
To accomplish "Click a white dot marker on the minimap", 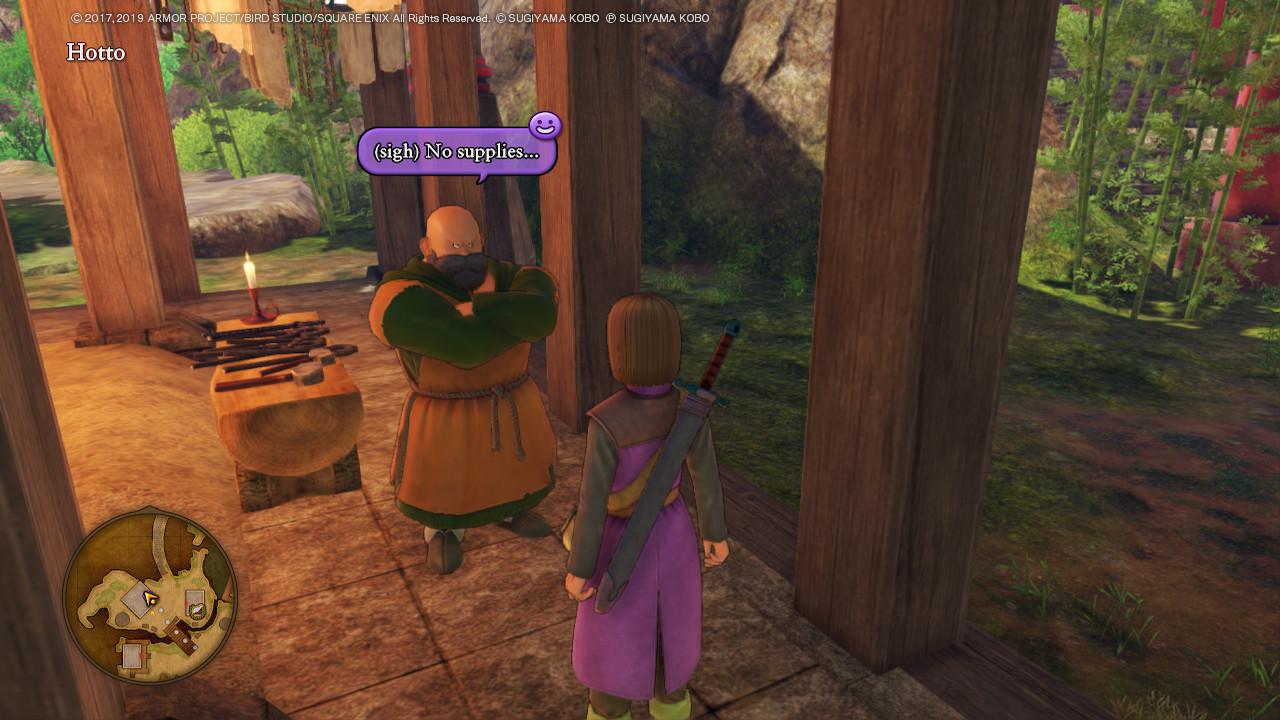I will pos(161,610).
